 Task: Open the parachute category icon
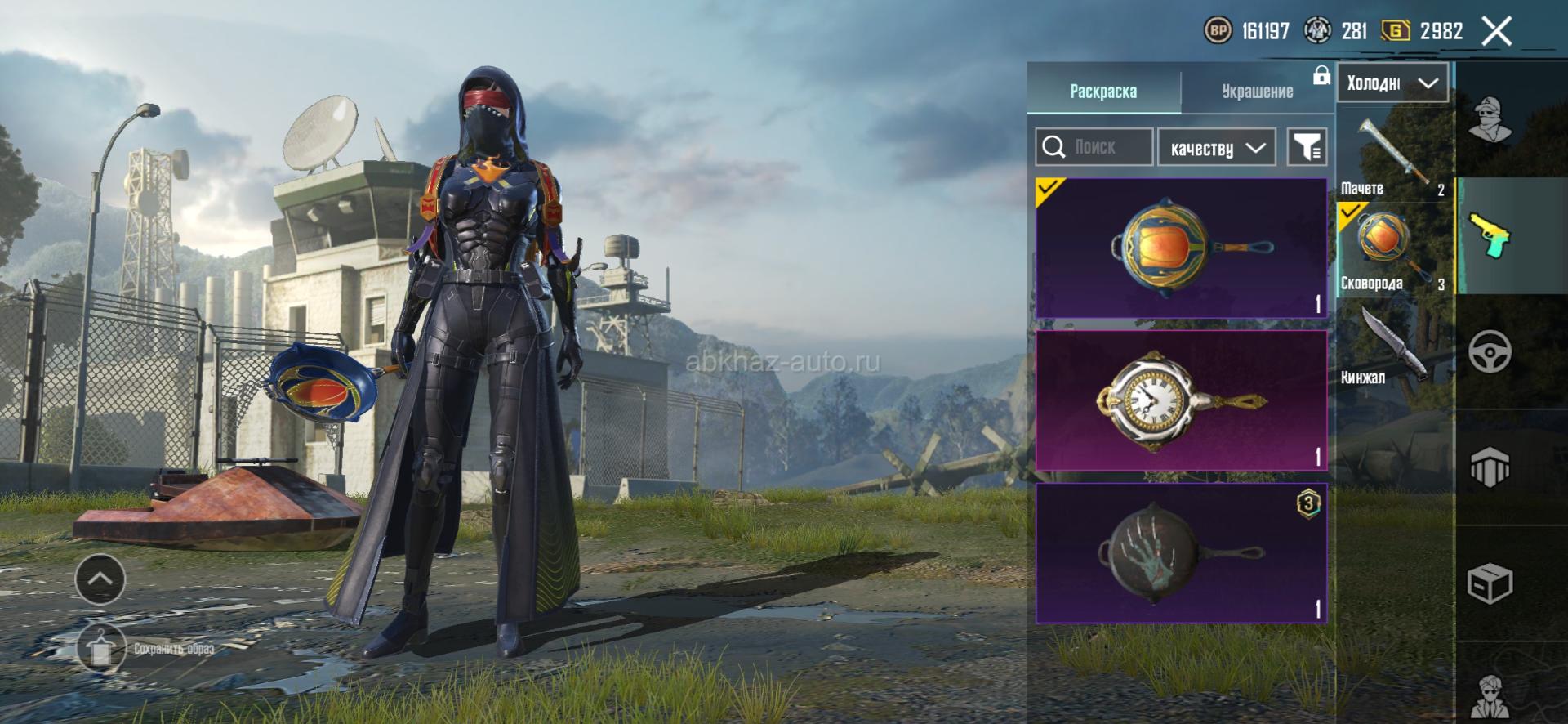(1490, 468)
